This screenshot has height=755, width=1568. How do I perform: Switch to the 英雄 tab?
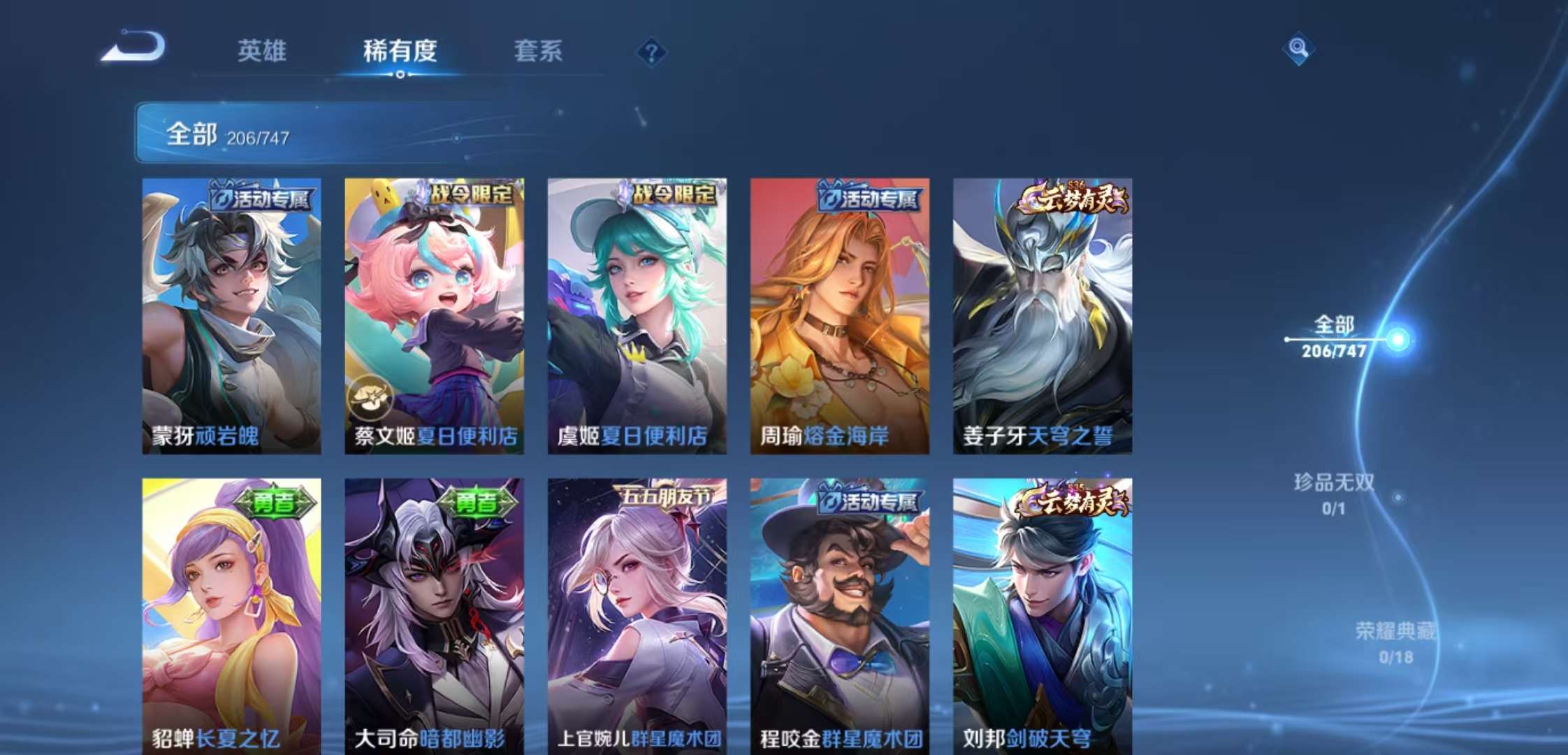click(x=261, y=50)
